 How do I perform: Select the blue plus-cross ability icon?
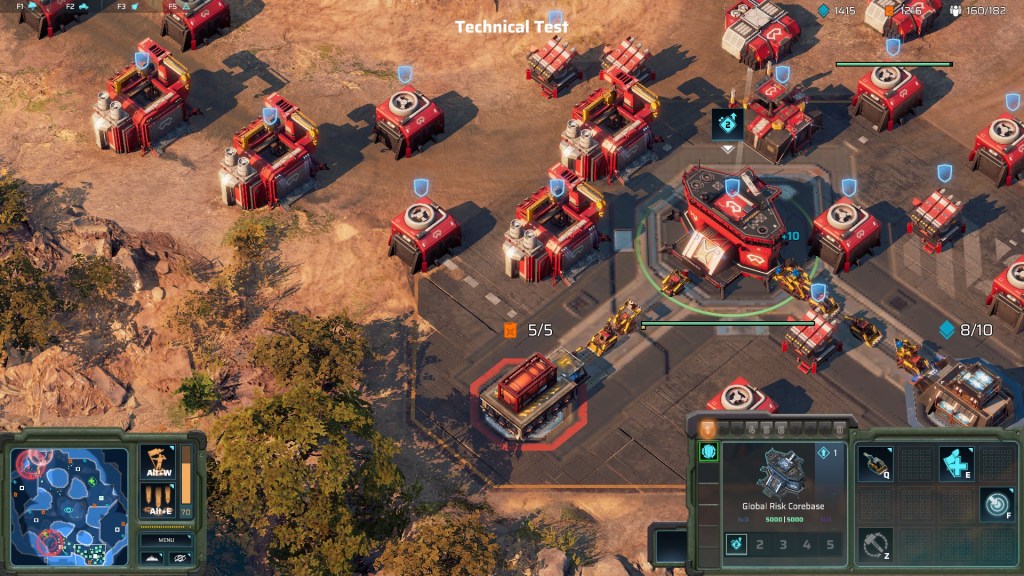click(x=956, y=464)
